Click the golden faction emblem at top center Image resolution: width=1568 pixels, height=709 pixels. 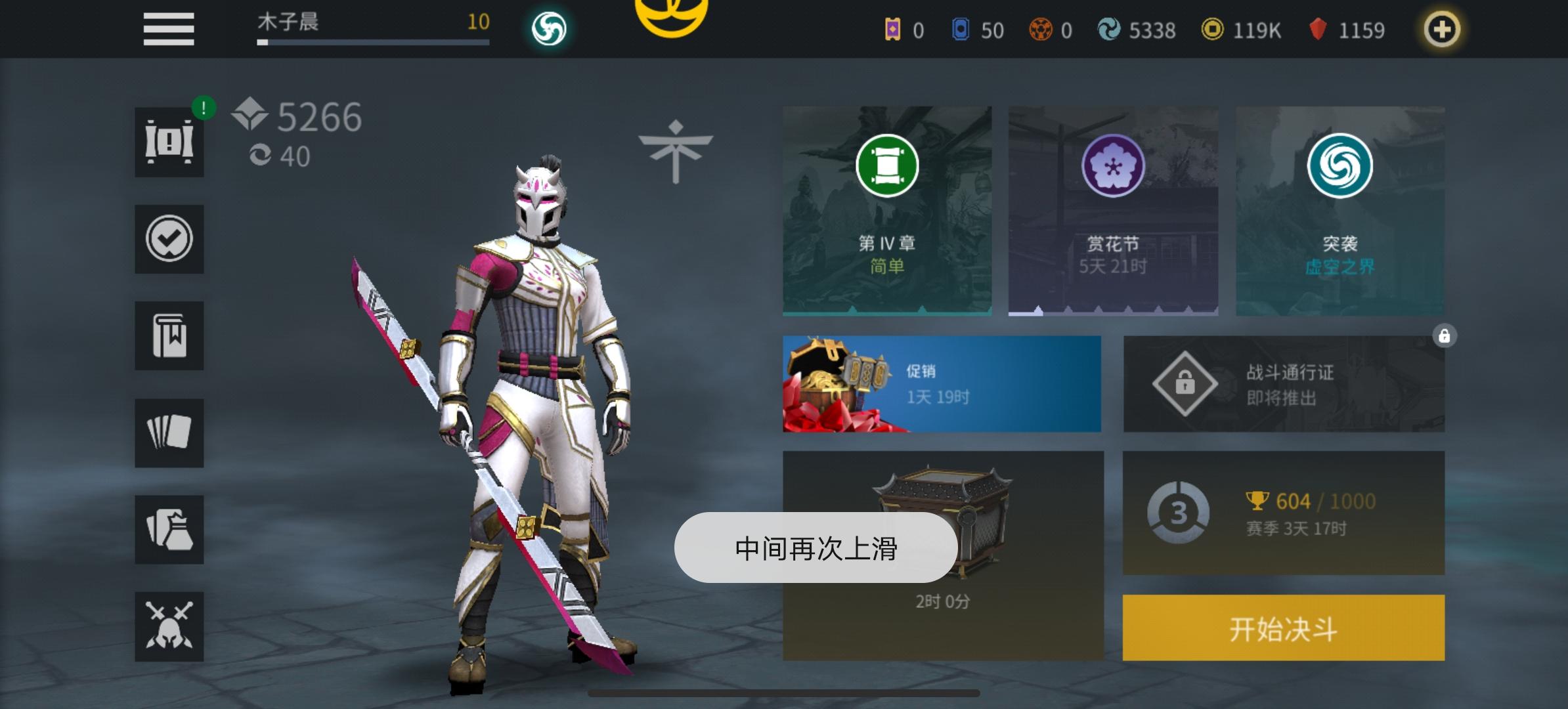670,20
